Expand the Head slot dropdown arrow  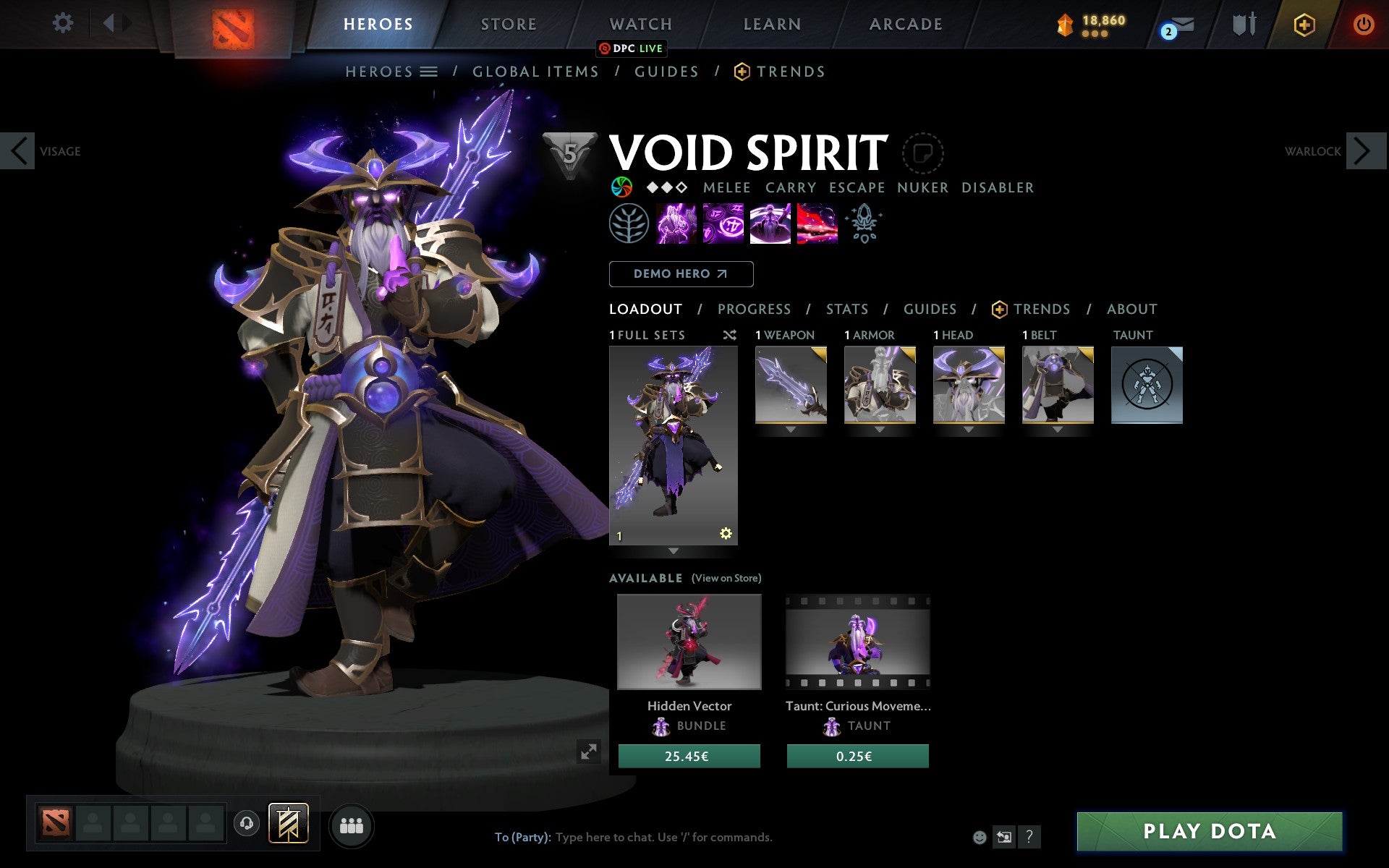point(969,429)
